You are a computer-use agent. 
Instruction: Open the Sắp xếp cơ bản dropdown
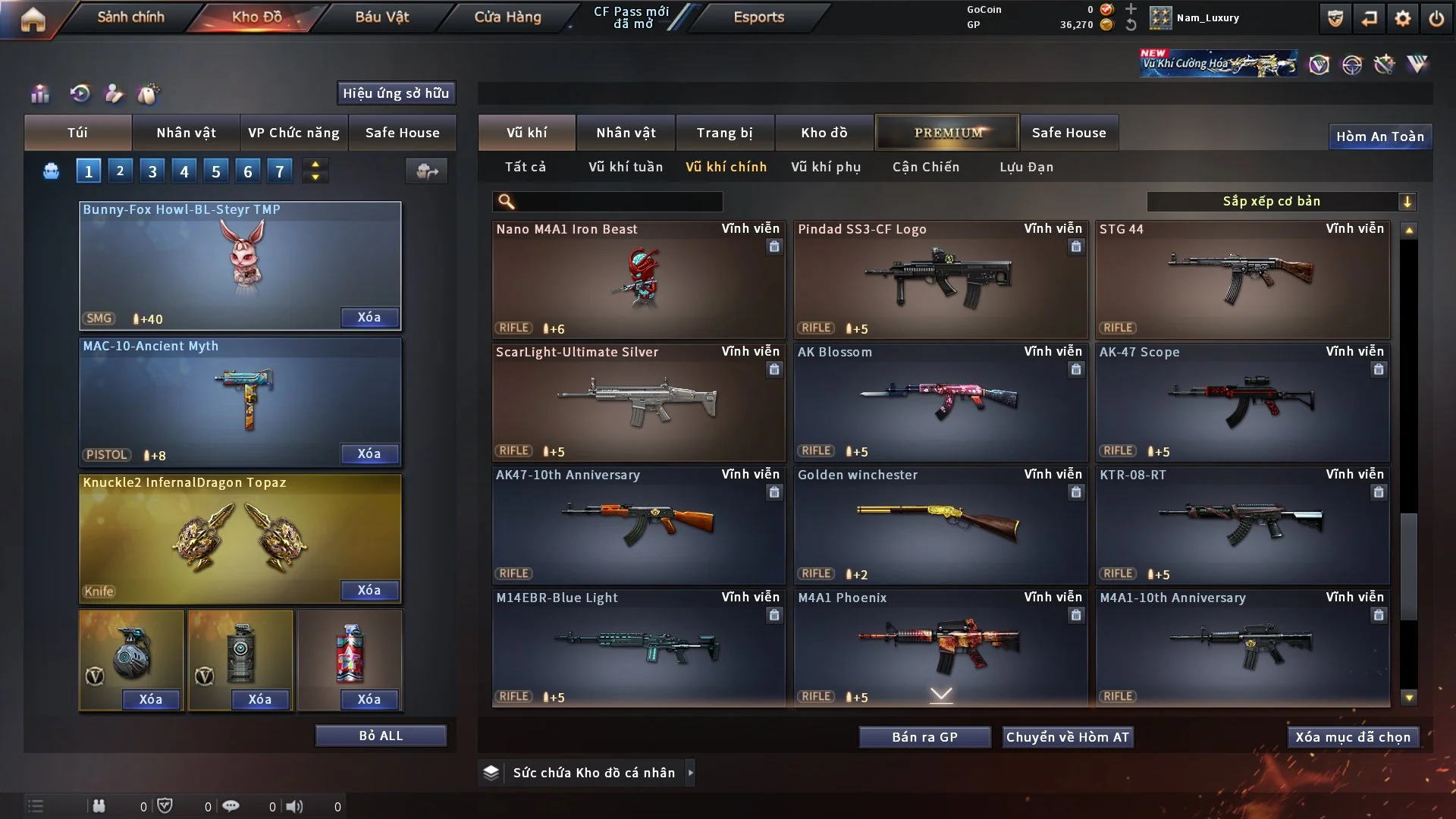coord(1281,202)
